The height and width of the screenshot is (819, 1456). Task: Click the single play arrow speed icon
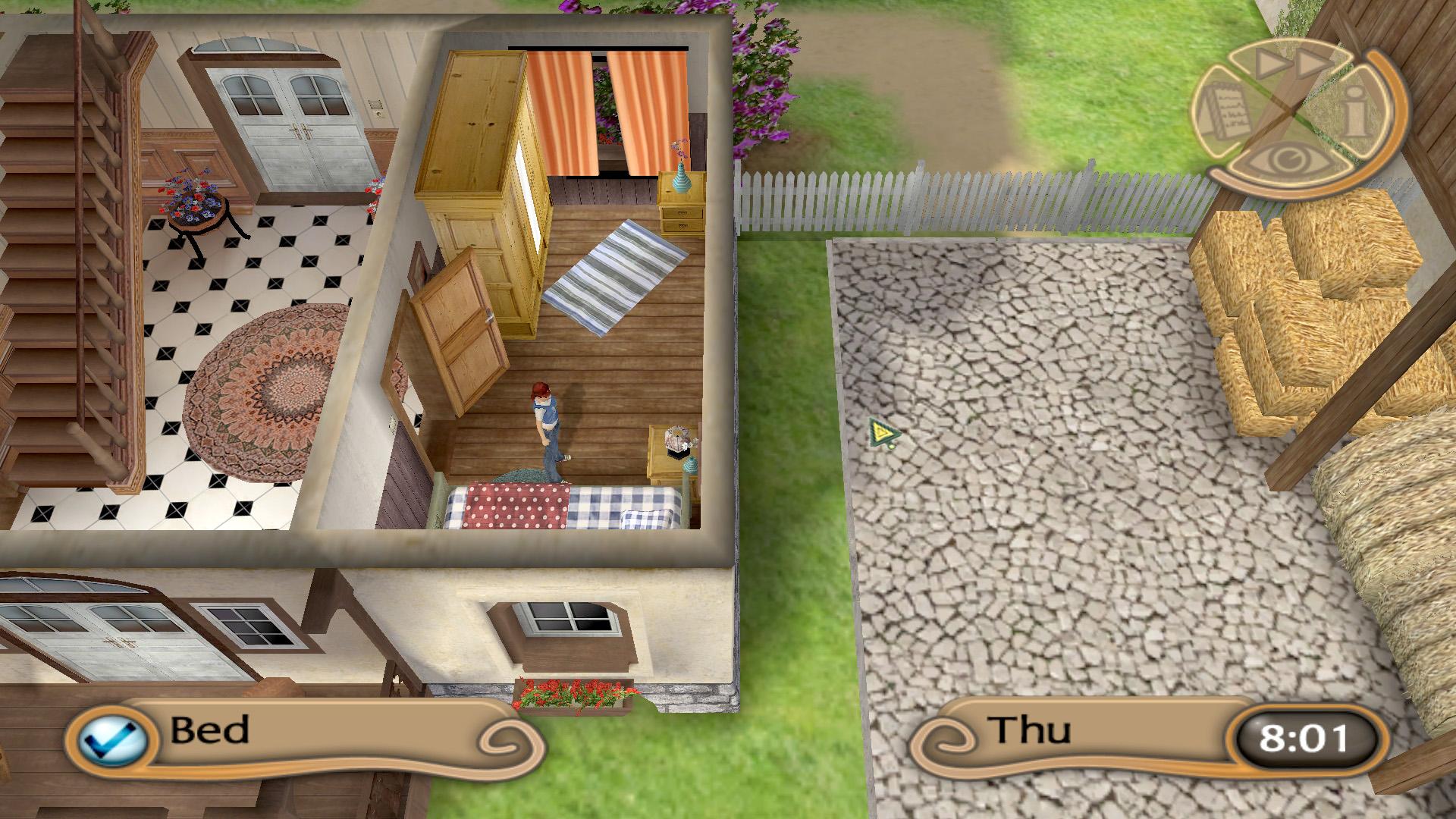pyautogui.click(x=1268, y=64)
